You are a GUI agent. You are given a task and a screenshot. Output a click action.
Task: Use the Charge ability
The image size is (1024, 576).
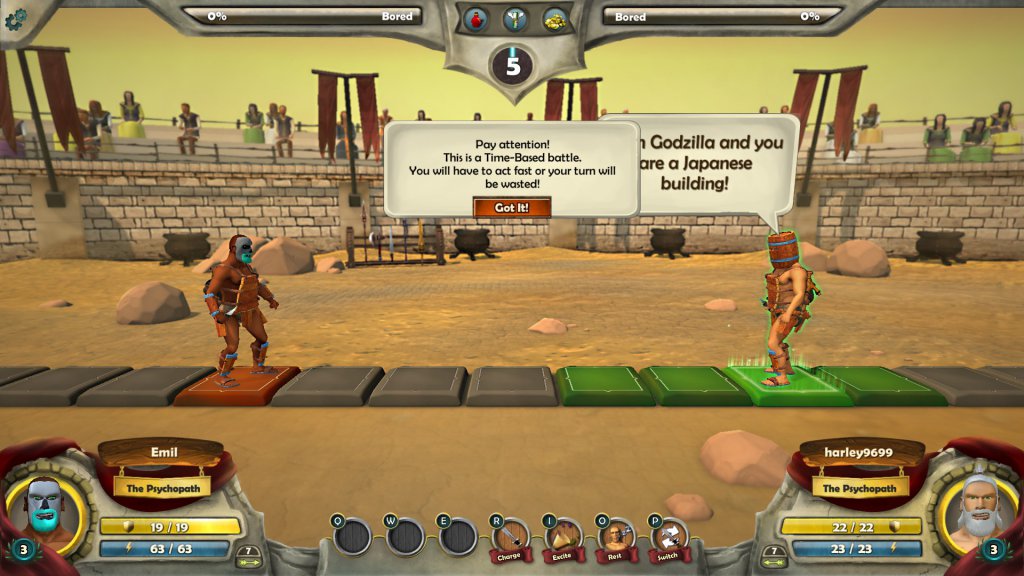coord(511,539)
